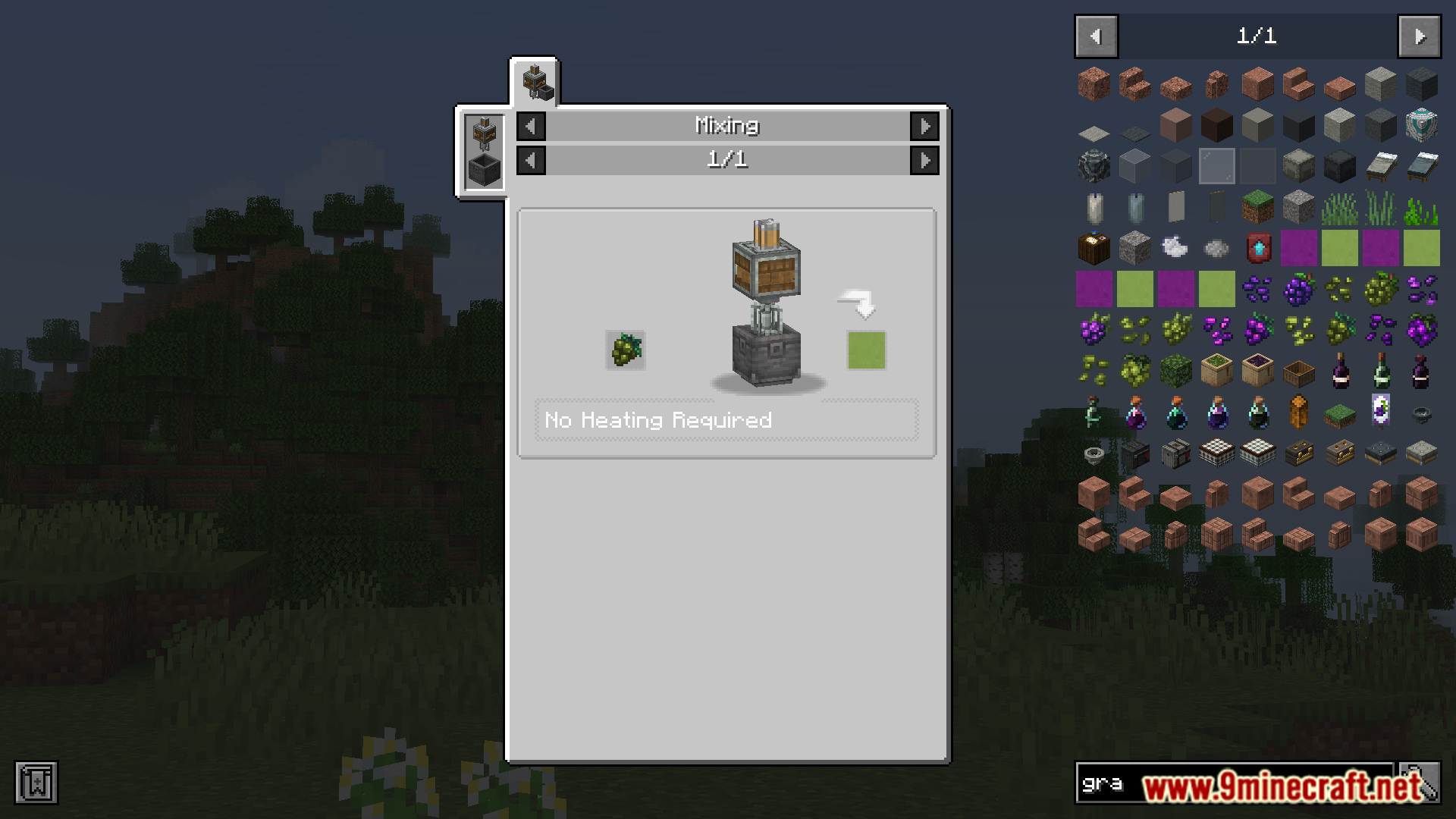This screenshot has height=819, width=1456.
Task: Click the basin catalyst icon
Action: tap(484, 169)
